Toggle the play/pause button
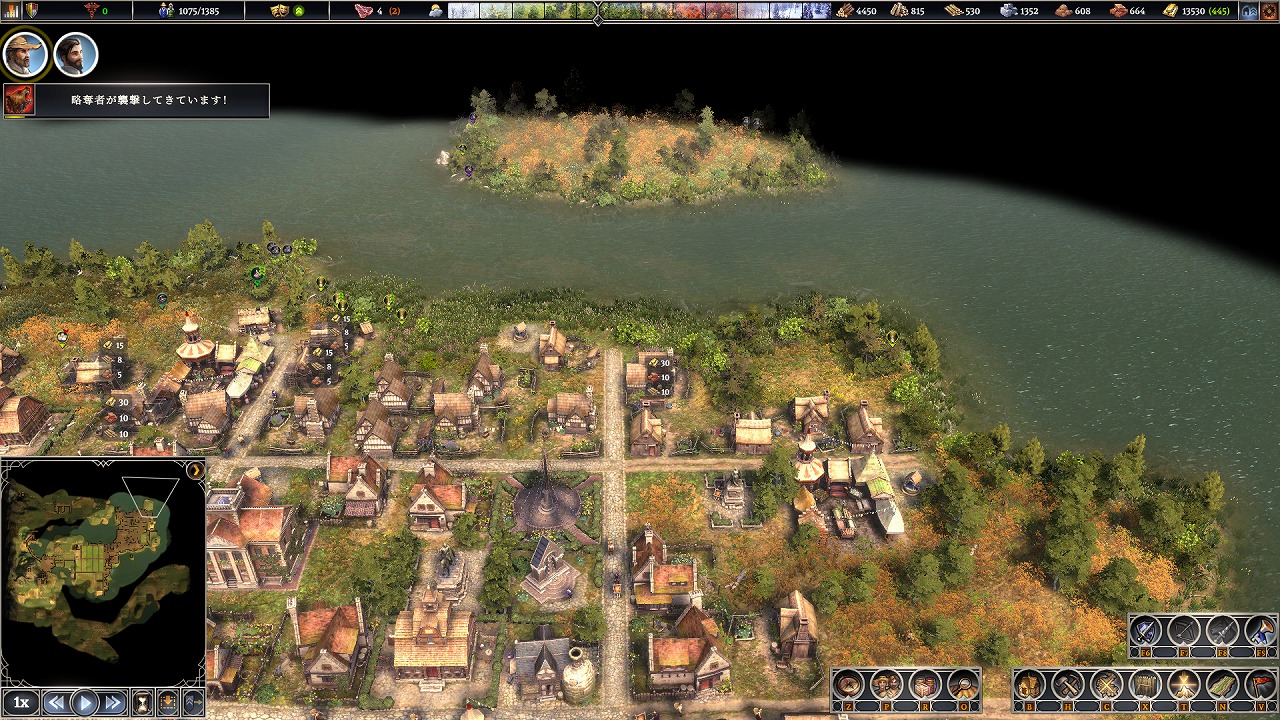Image resolution: width=1280 pixels, height=720 pixels. tap(85, 703)
